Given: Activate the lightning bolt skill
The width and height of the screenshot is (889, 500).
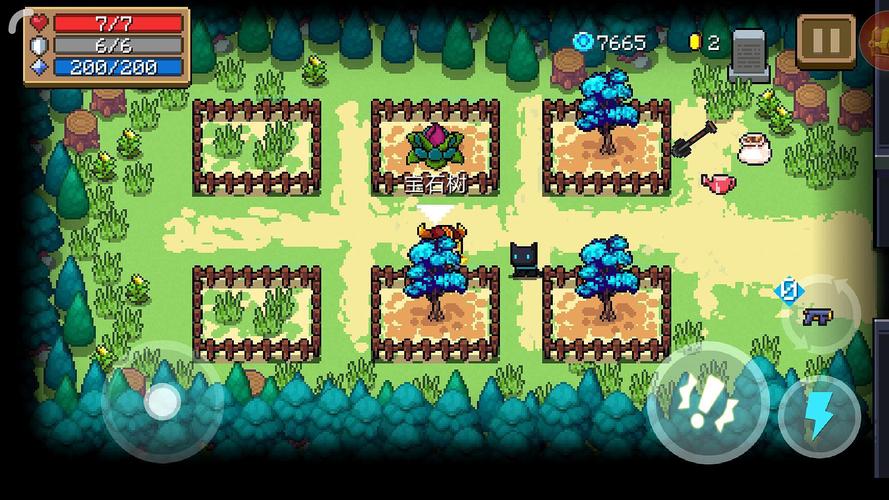Looking at the screenshot, I should coord(819,415).
